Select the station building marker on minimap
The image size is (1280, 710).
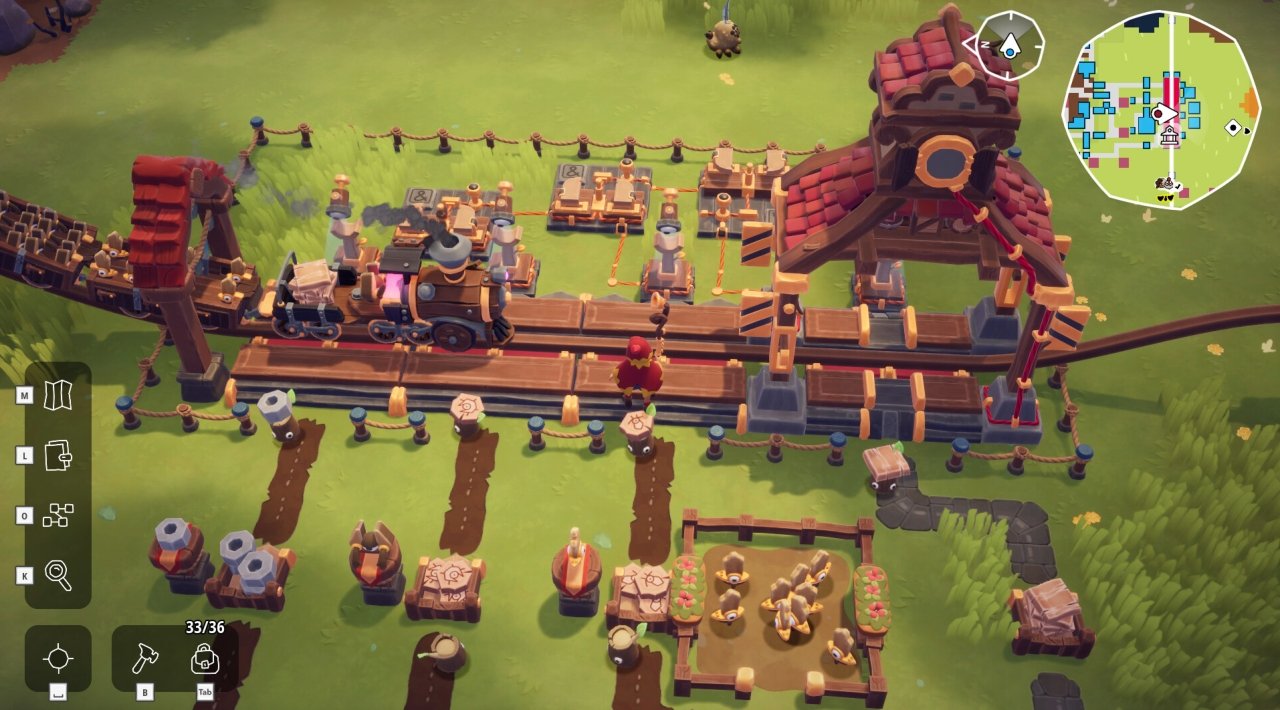click(x=1168, y=135)
